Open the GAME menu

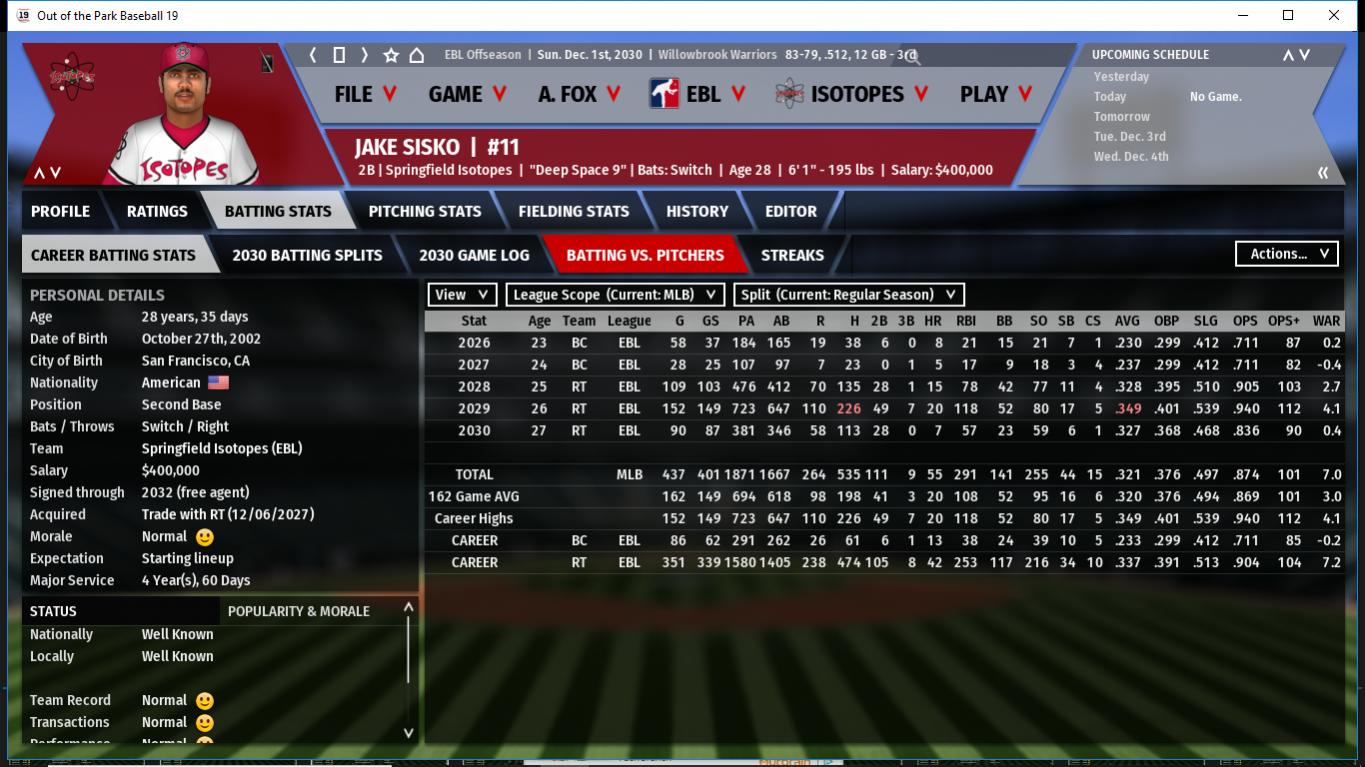467,94
